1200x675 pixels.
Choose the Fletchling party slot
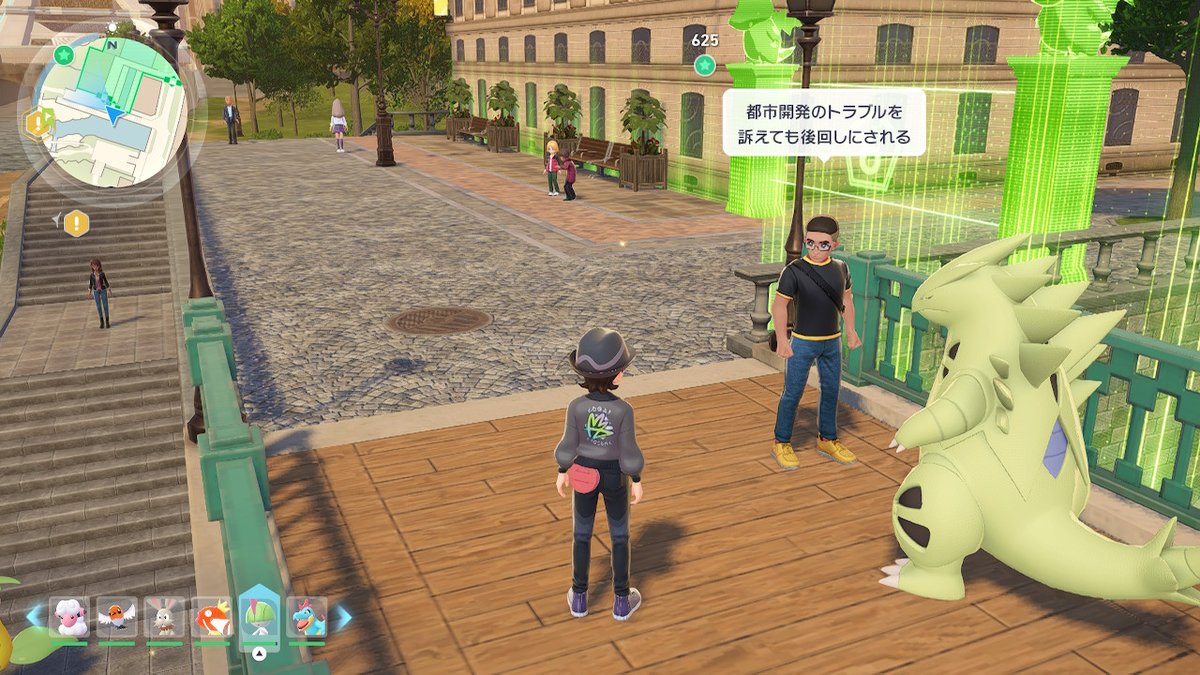[117, 617]
